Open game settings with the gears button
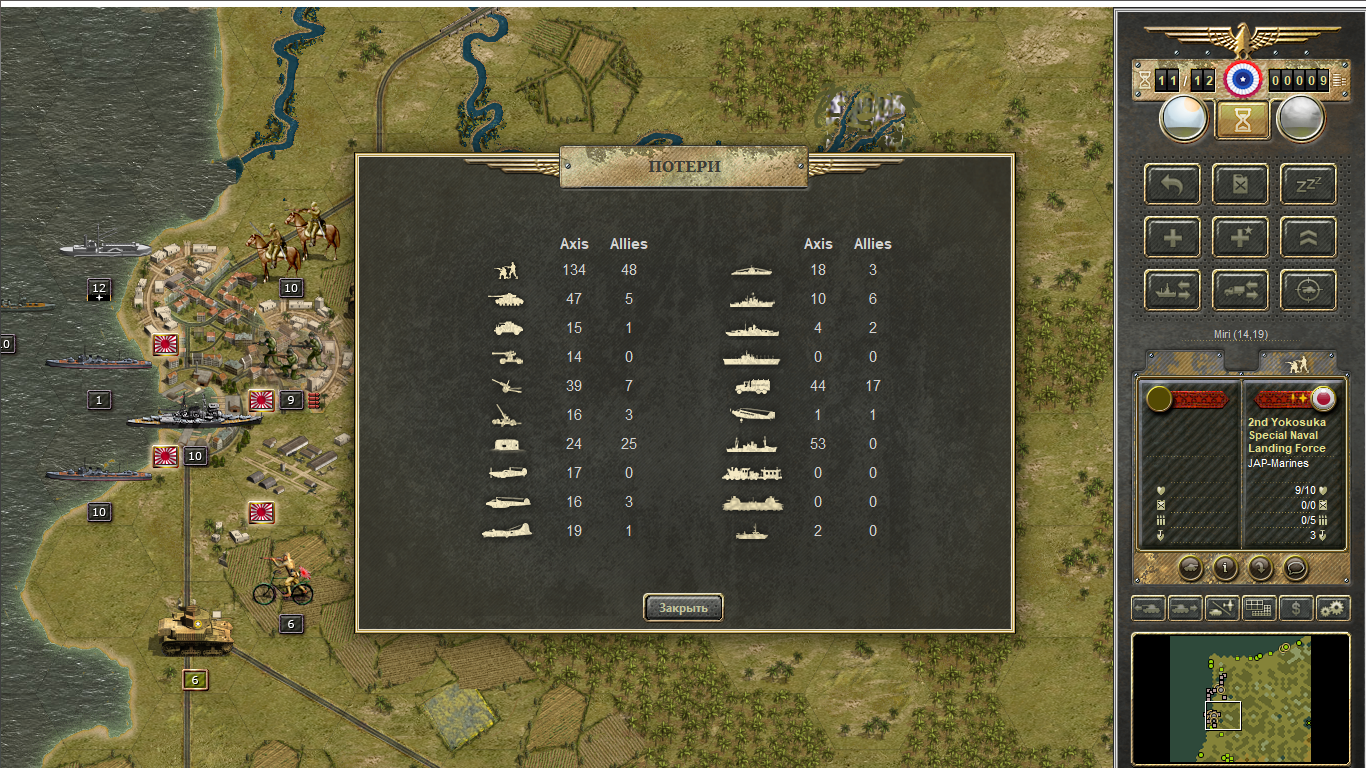Viewport: 1366px width, 768px height. (x=1333, y=607)
